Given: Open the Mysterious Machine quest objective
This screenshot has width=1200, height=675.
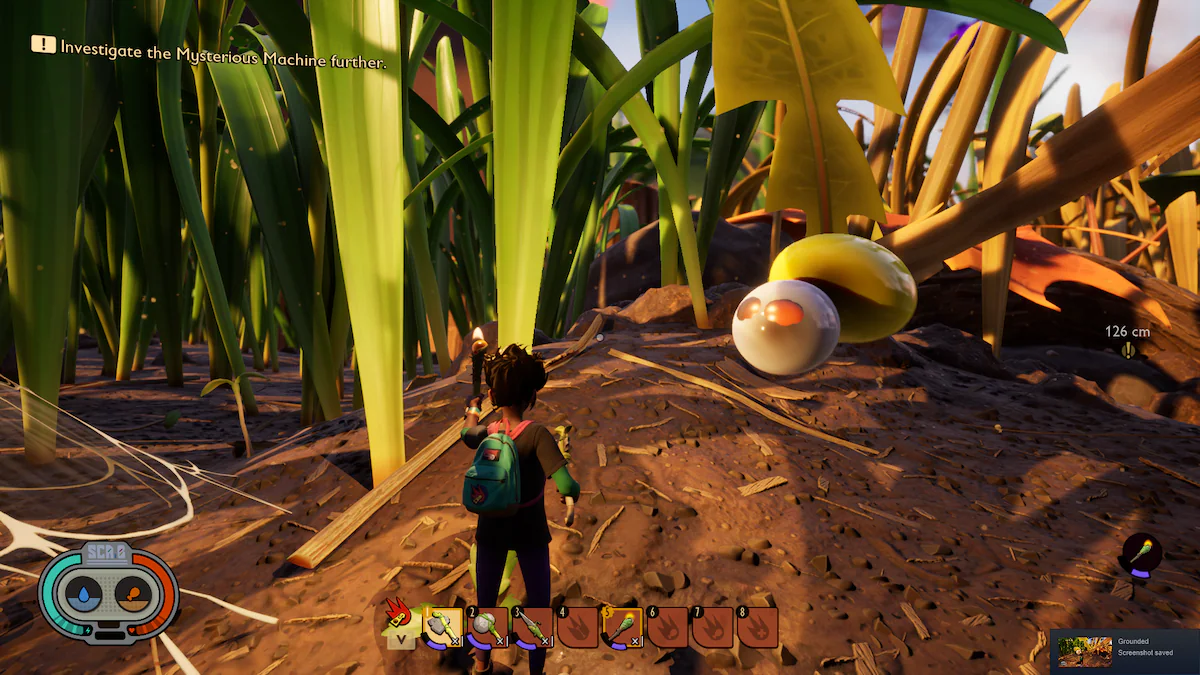Looking at the screenshot, I should 210,46.
